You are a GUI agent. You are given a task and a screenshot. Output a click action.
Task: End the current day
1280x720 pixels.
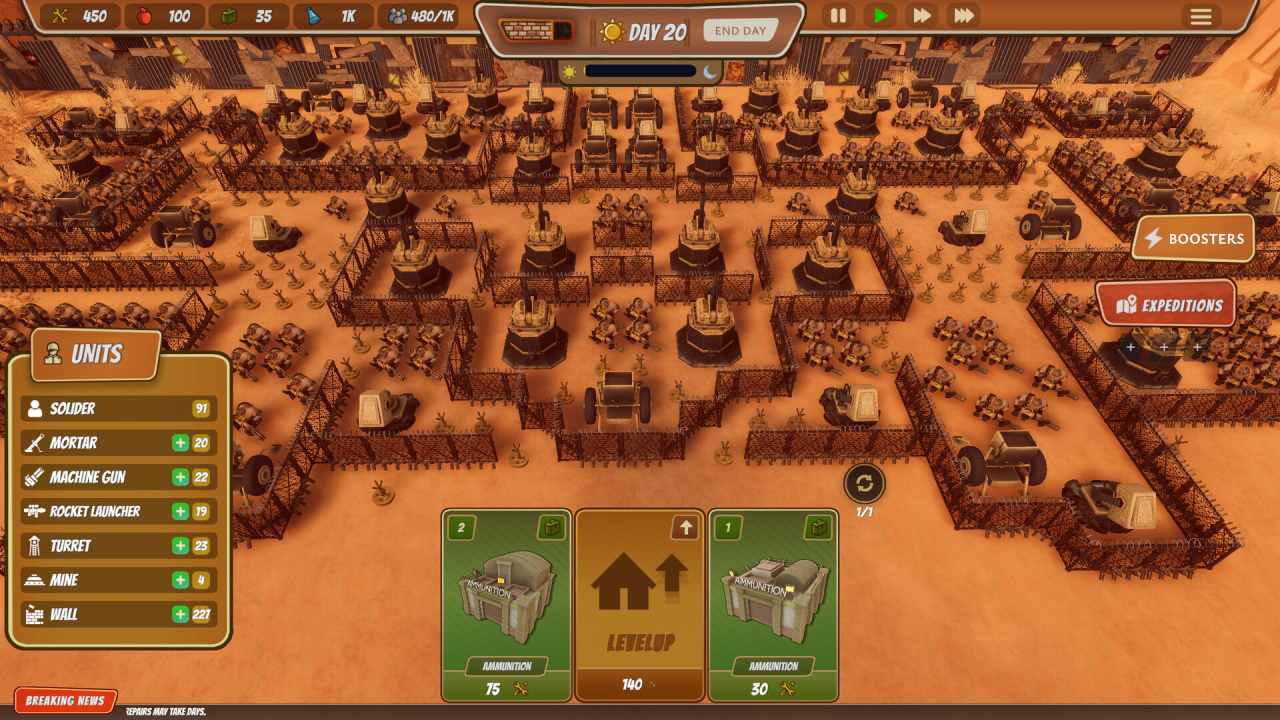coord(740,31)
